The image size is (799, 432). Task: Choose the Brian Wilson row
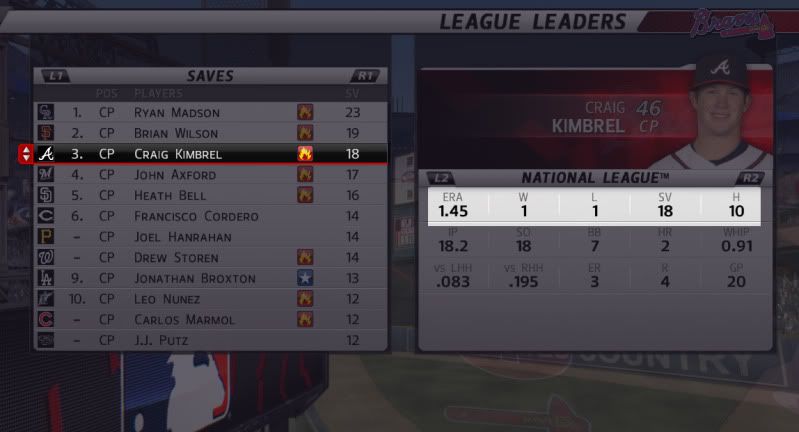click(210, 133)
